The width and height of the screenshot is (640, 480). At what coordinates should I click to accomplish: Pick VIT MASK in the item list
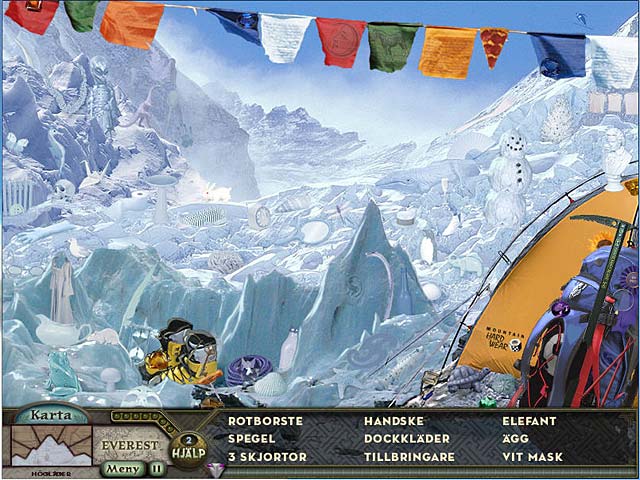tap(531, 456)
